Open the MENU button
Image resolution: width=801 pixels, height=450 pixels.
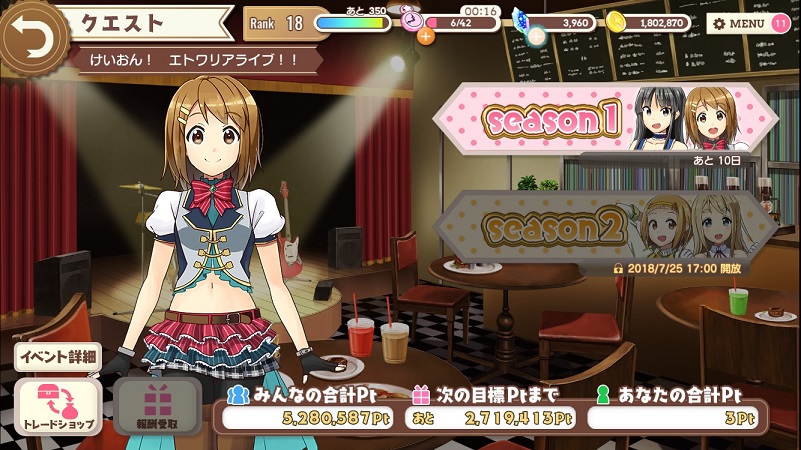(x=736, y=22)
